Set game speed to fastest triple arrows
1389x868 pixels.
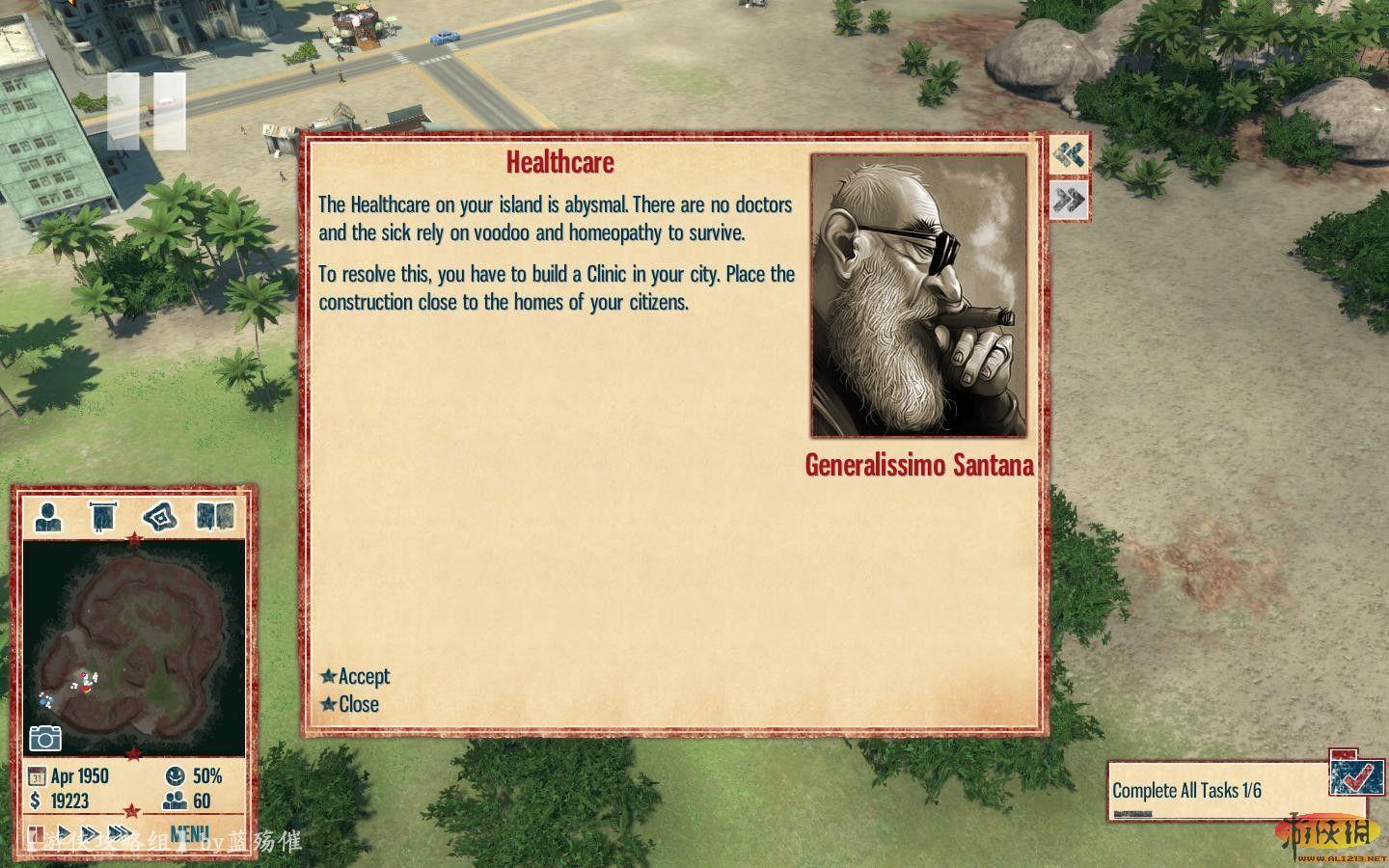click(x=121, y=833)
